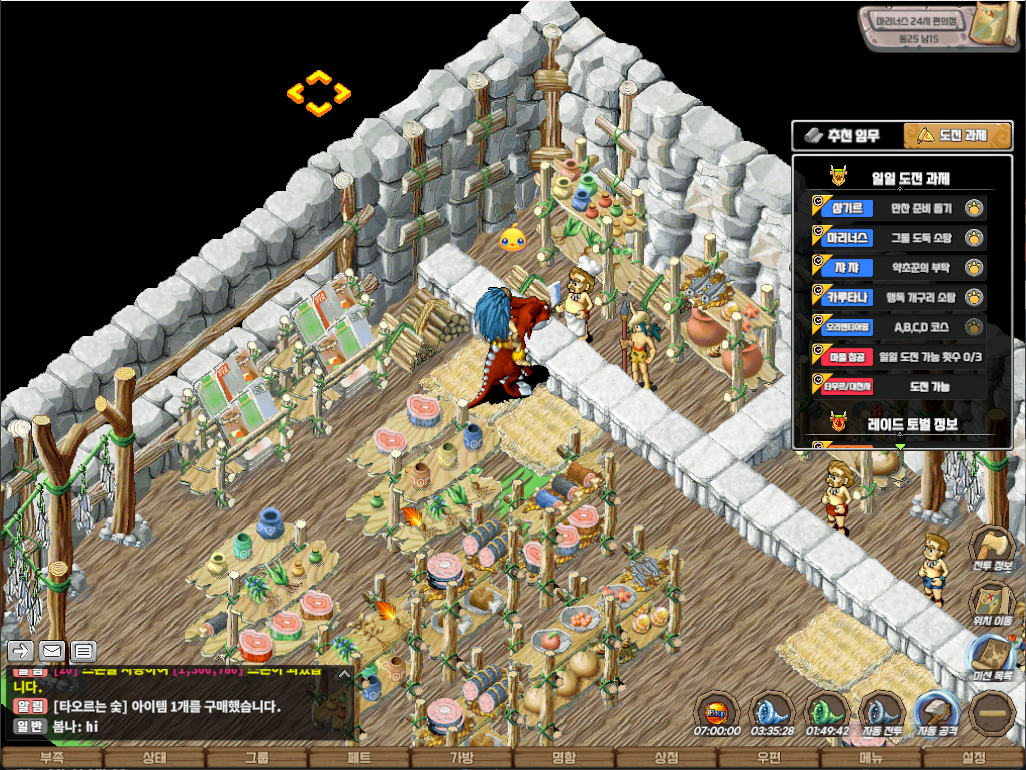Image resolution: width=1026 pixels, height=770 pixels.
Task: Open the 상태 (status) menu
Action: click(154, 758)
